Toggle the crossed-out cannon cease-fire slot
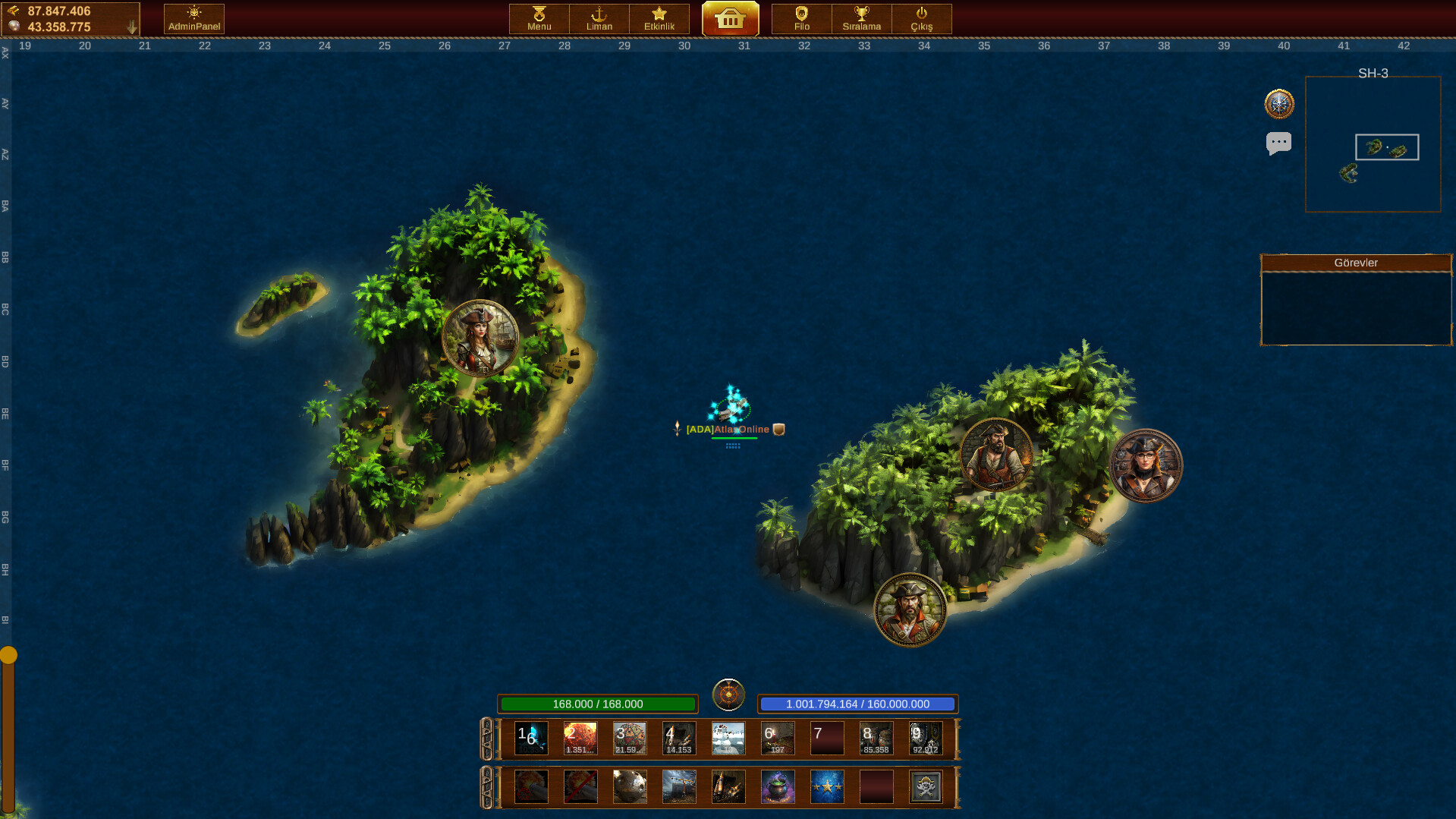The image size is (1456, 819). 580,786
